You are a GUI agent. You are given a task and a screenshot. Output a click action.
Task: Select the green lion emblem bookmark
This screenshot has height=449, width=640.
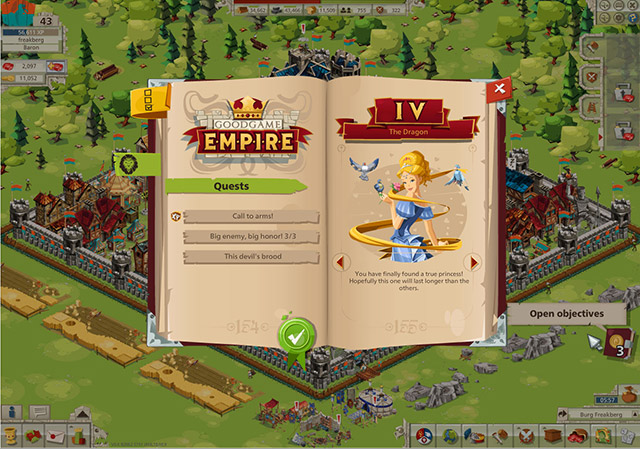pos(129,165)
